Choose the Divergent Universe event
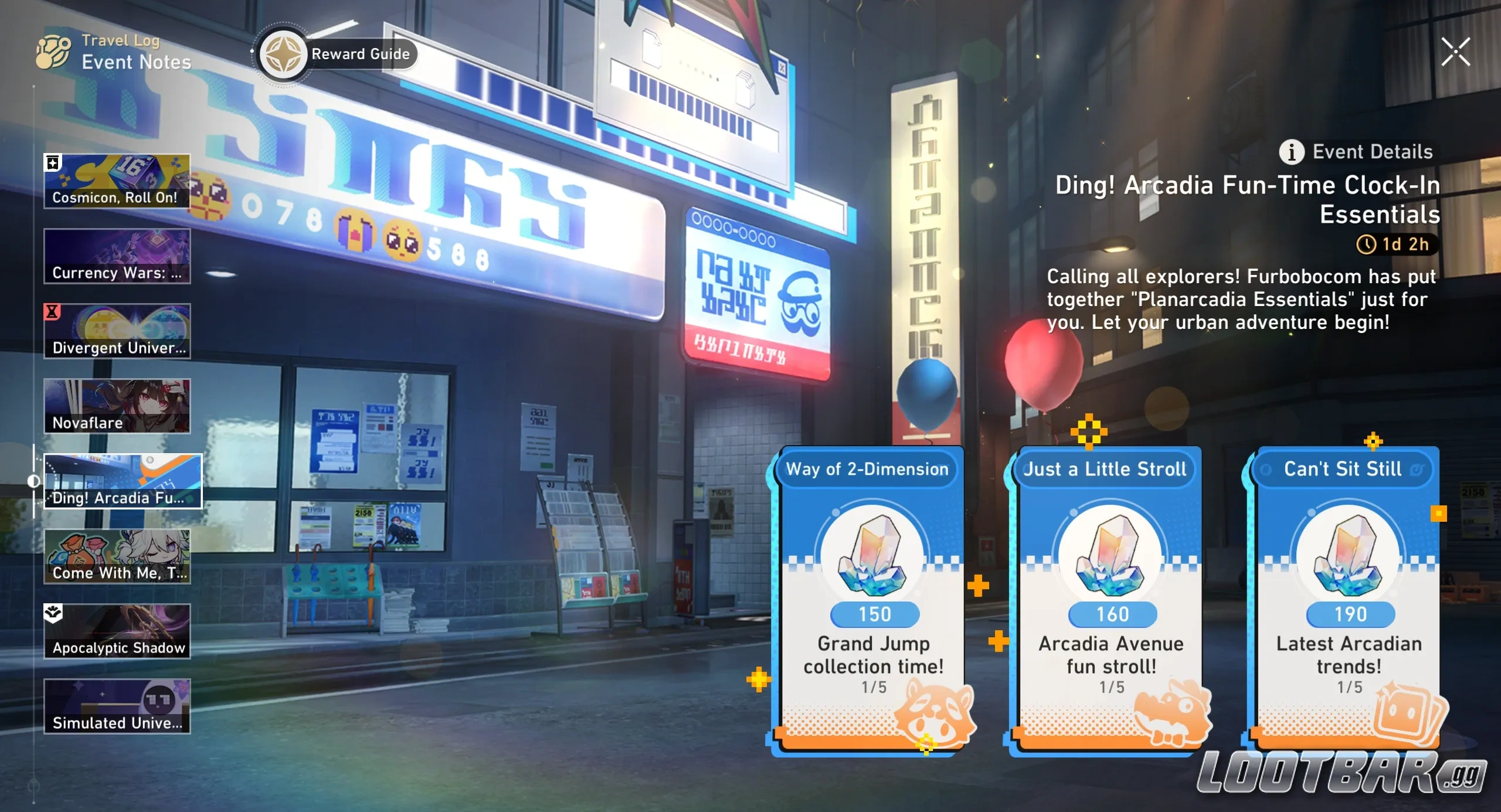The image size is (1501, 812). pyautogui.click(x=117, y=331)
